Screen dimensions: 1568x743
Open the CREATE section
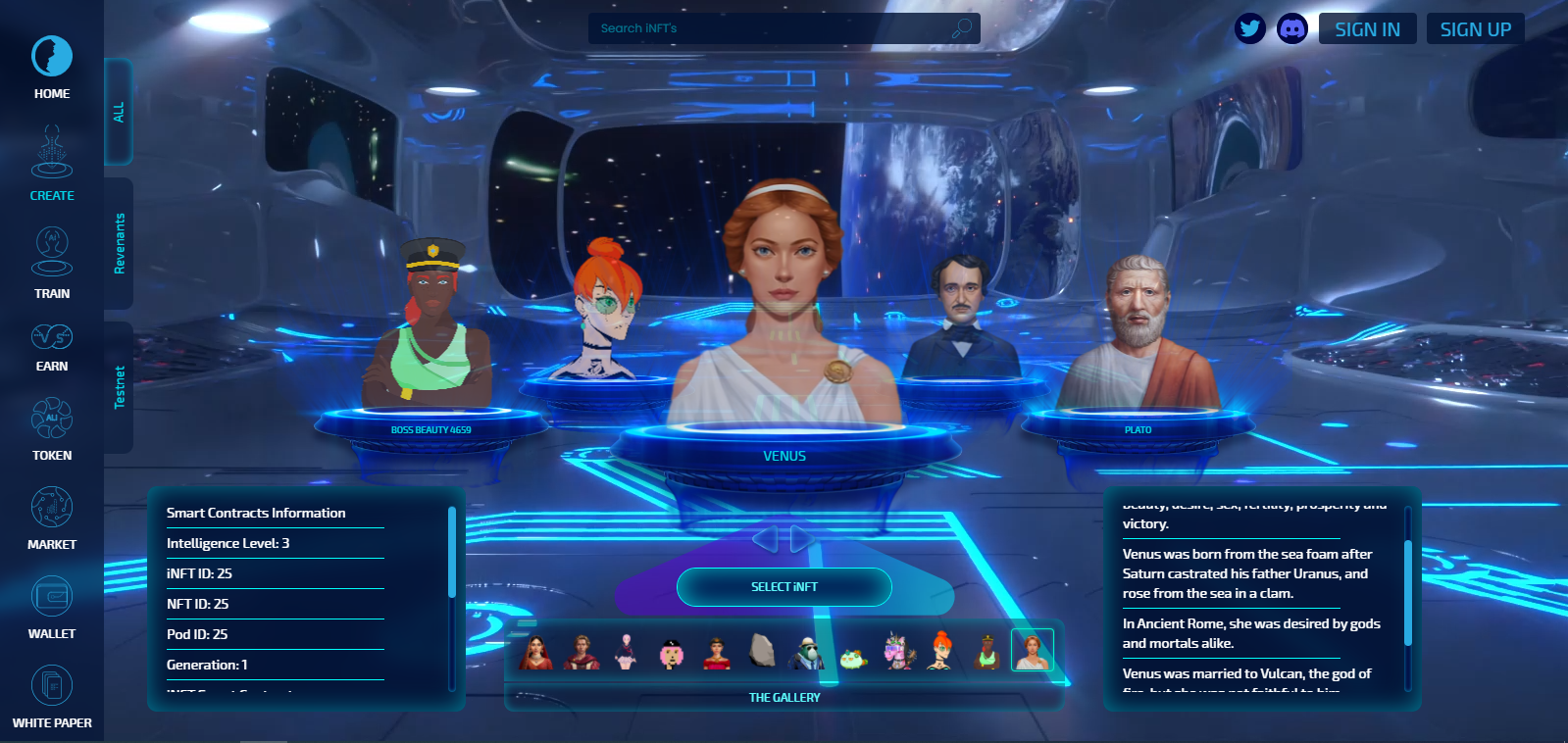click(x=52, y=164)
